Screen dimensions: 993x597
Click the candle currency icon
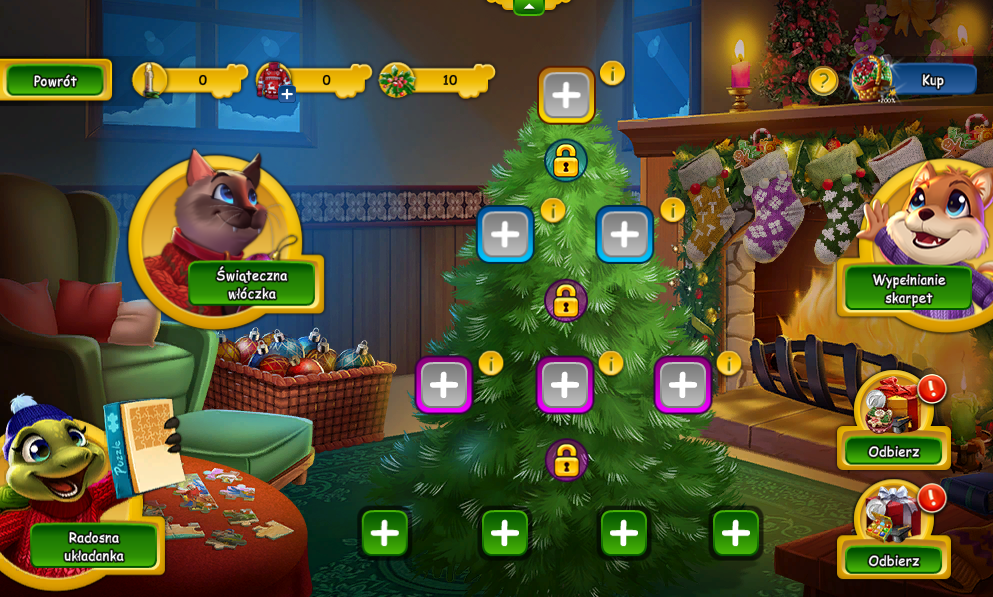tap(150, 80)
